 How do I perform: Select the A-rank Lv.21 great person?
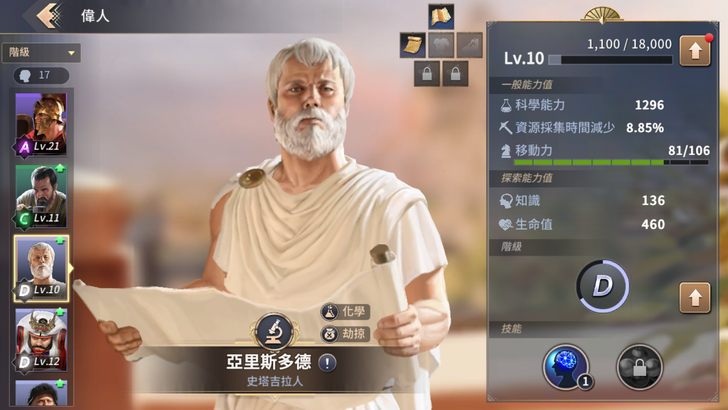[x=41, y=123]
